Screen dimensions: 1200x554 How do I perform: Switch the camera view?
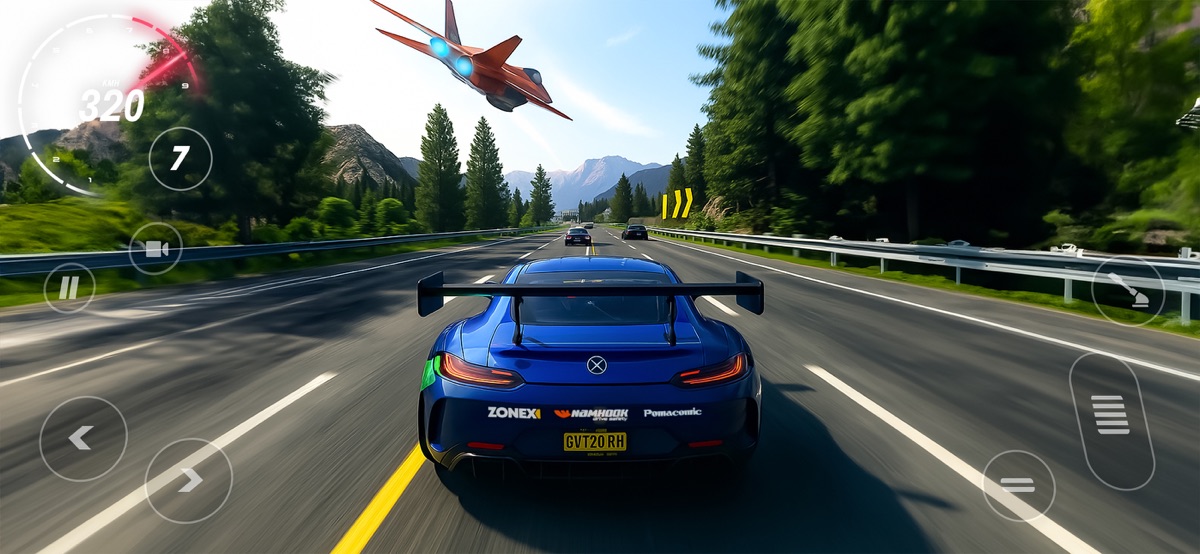click(x=156, y=249)
